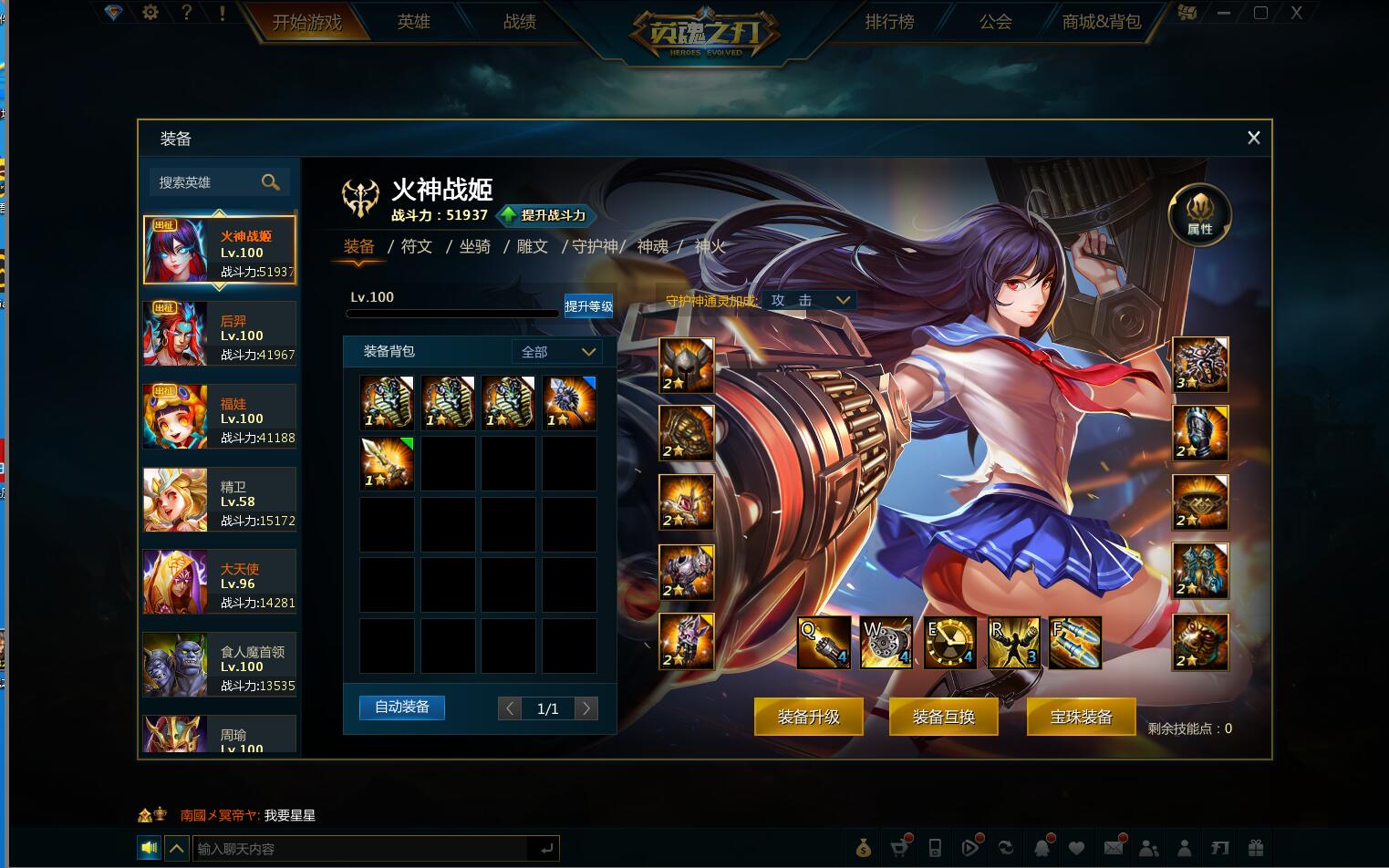Click the 宝珠装备 orb equipment button
1389x868 pixels.
pos(1081,717)
